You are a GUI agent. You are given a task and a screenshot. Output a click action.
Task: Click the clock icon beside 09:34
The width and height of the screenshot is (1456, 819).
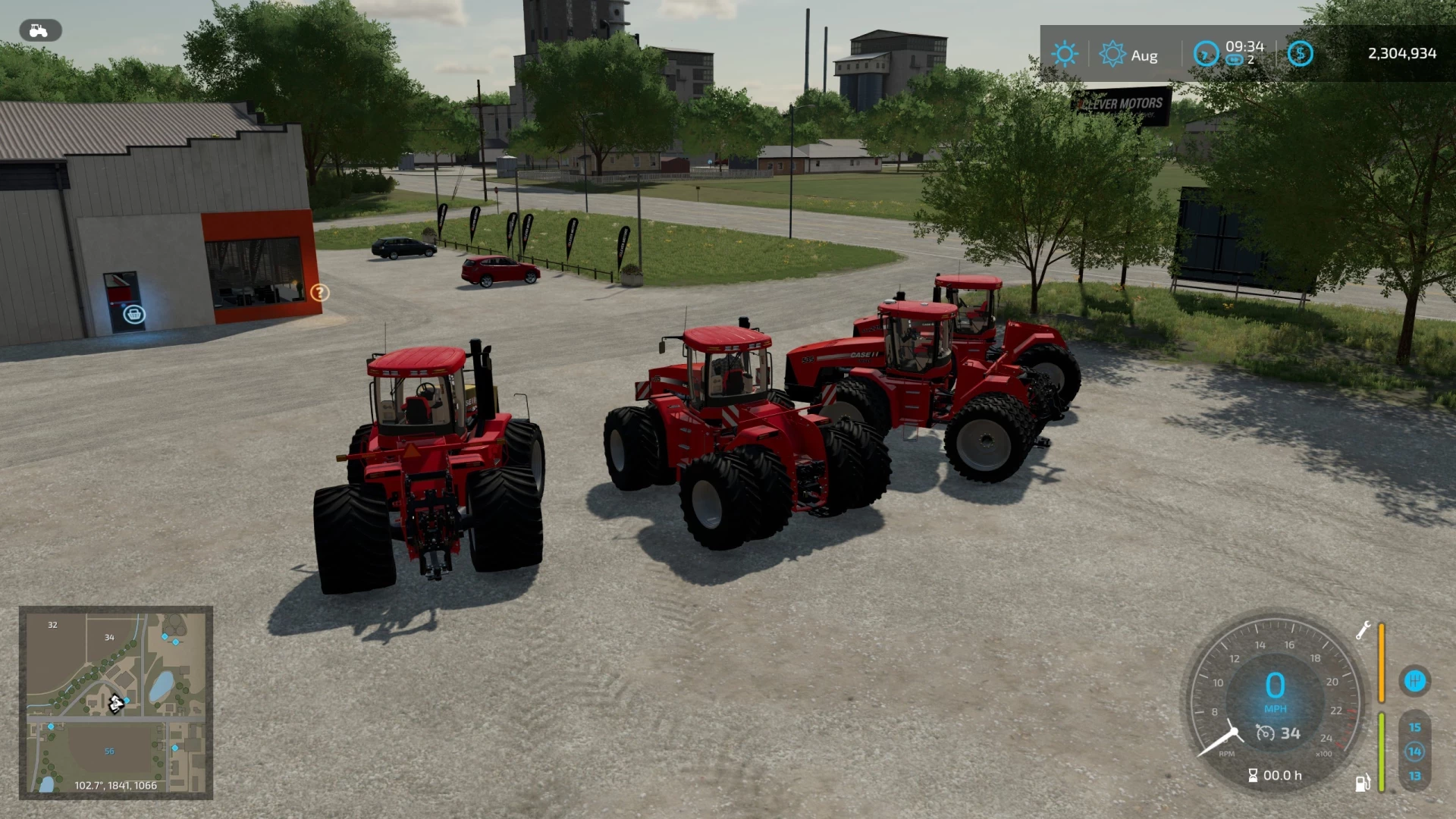point(1205,55)
